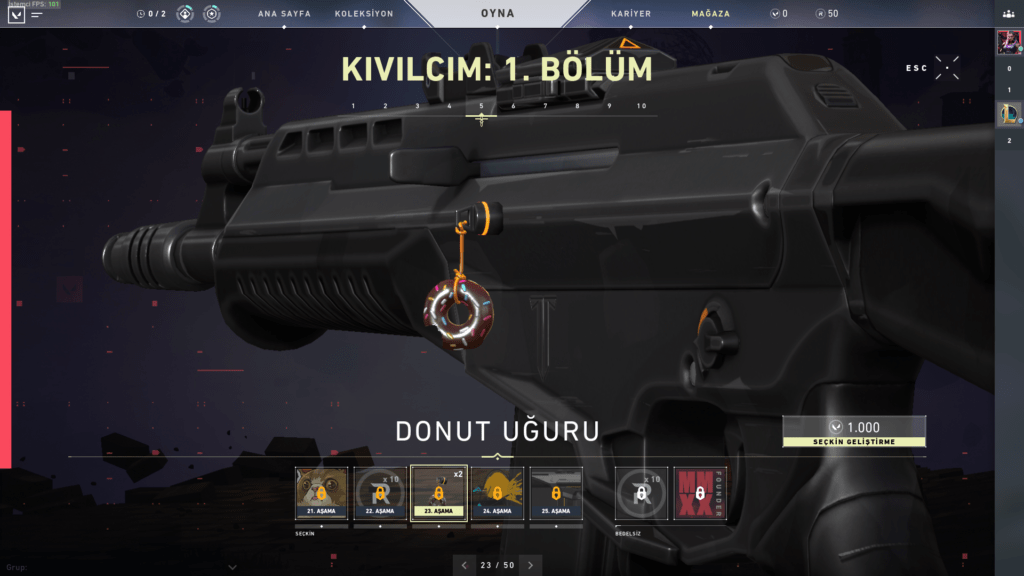Choose the red MMXX Founder card tile
The width and height of the screenshot is (1024, 576).
[x=700, y=493]
